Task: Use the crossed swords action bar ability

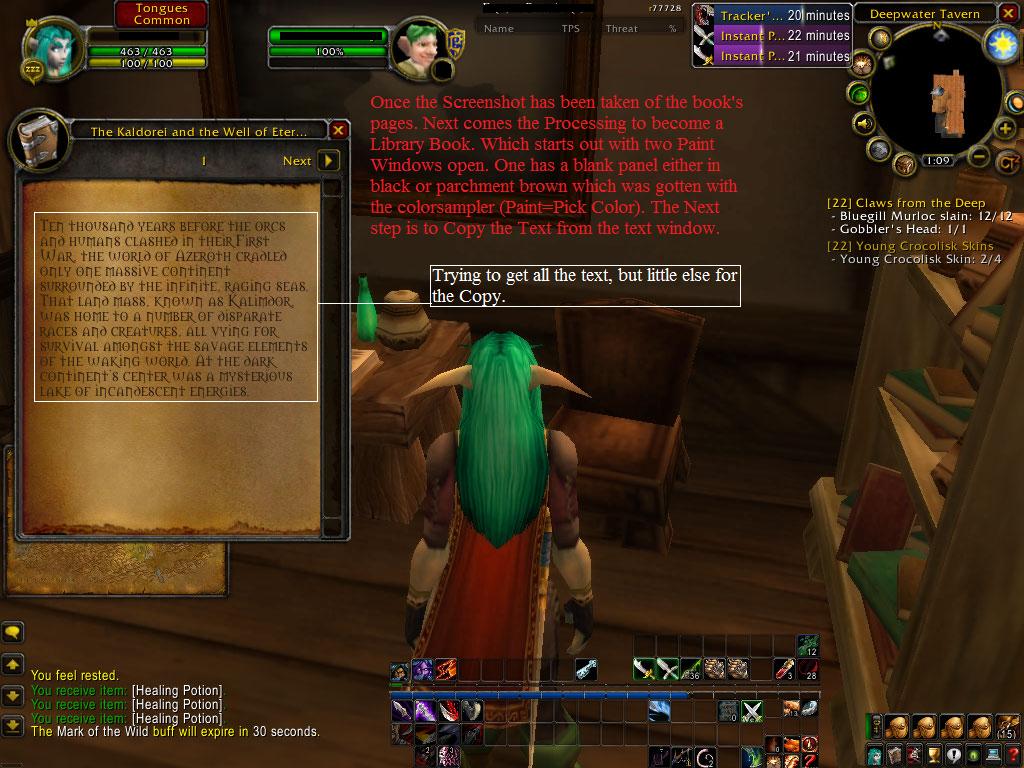Action: tap(752, 711)
